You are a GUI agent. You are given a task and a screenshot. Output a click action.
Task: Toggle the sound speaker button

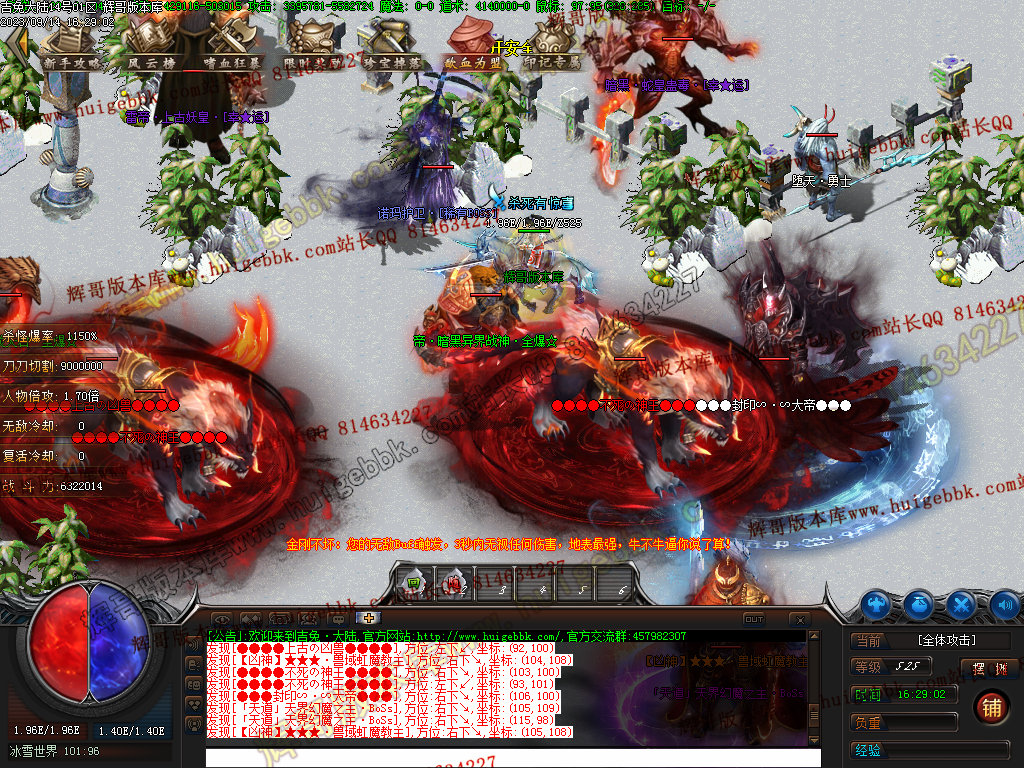point(1004,604)
